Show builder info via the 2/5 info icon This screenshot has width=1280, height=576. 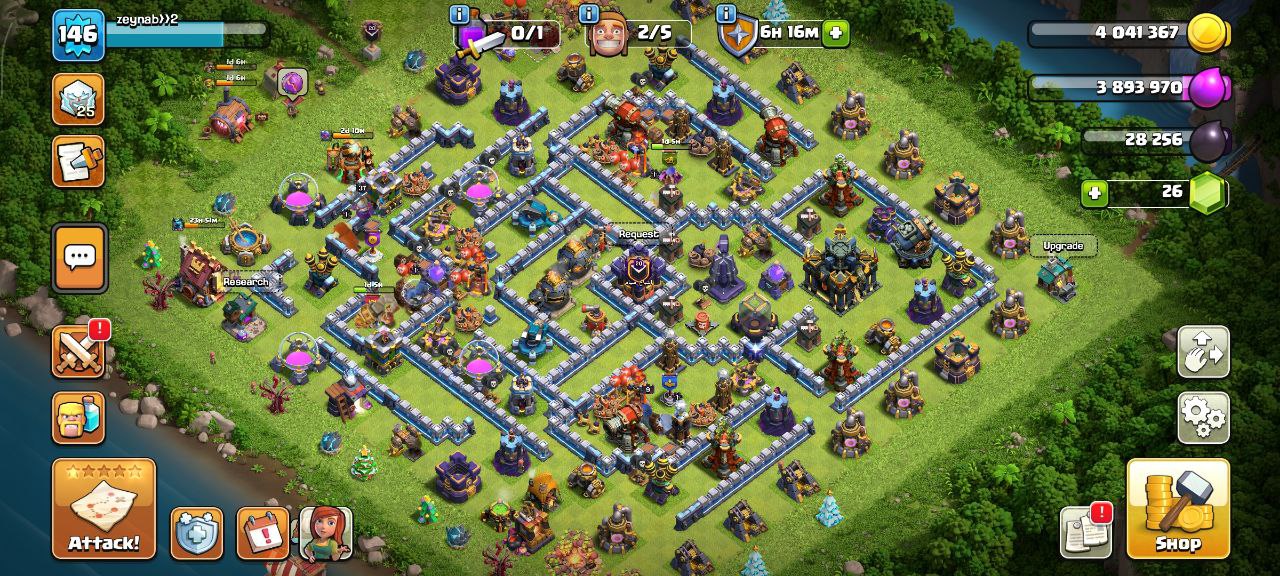590,15
